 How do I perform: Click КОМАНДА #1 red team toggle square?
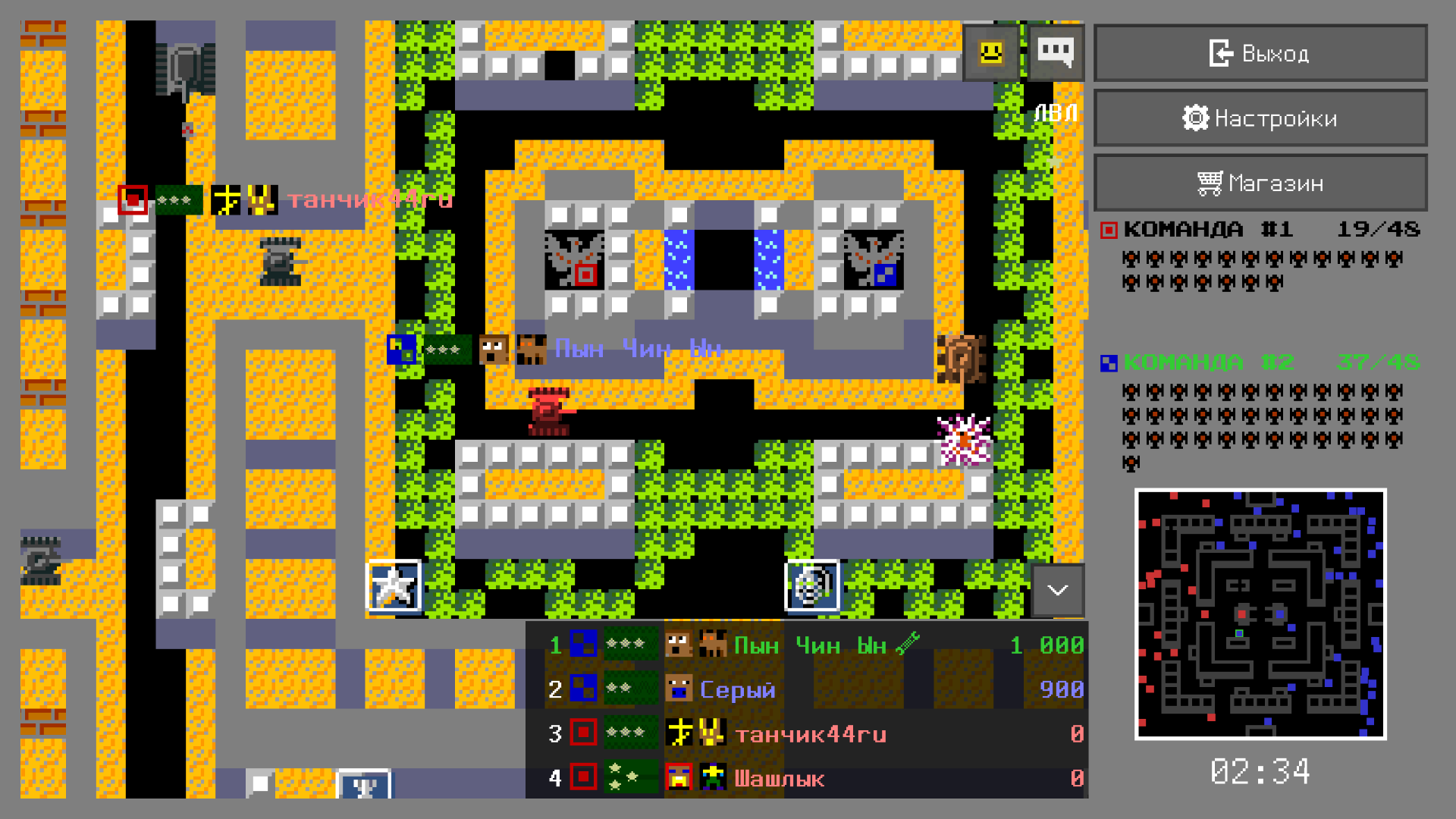[x=1109, y=228]
